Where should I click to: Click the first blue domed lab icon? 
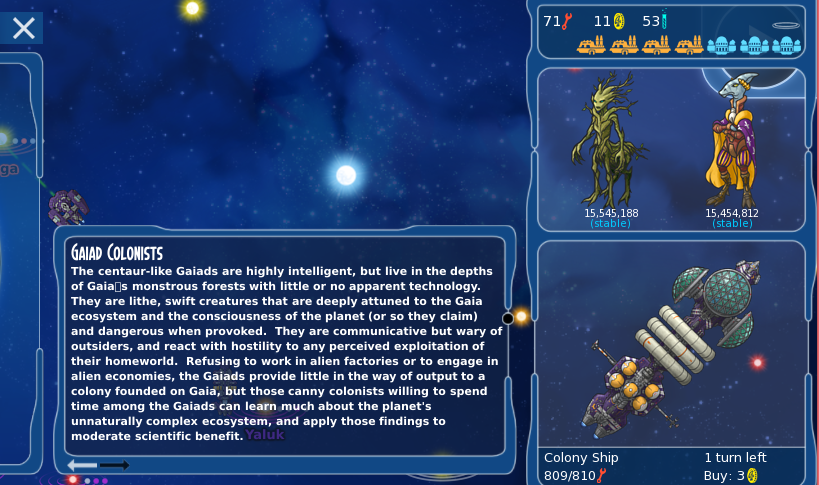[x=721, y=45]
